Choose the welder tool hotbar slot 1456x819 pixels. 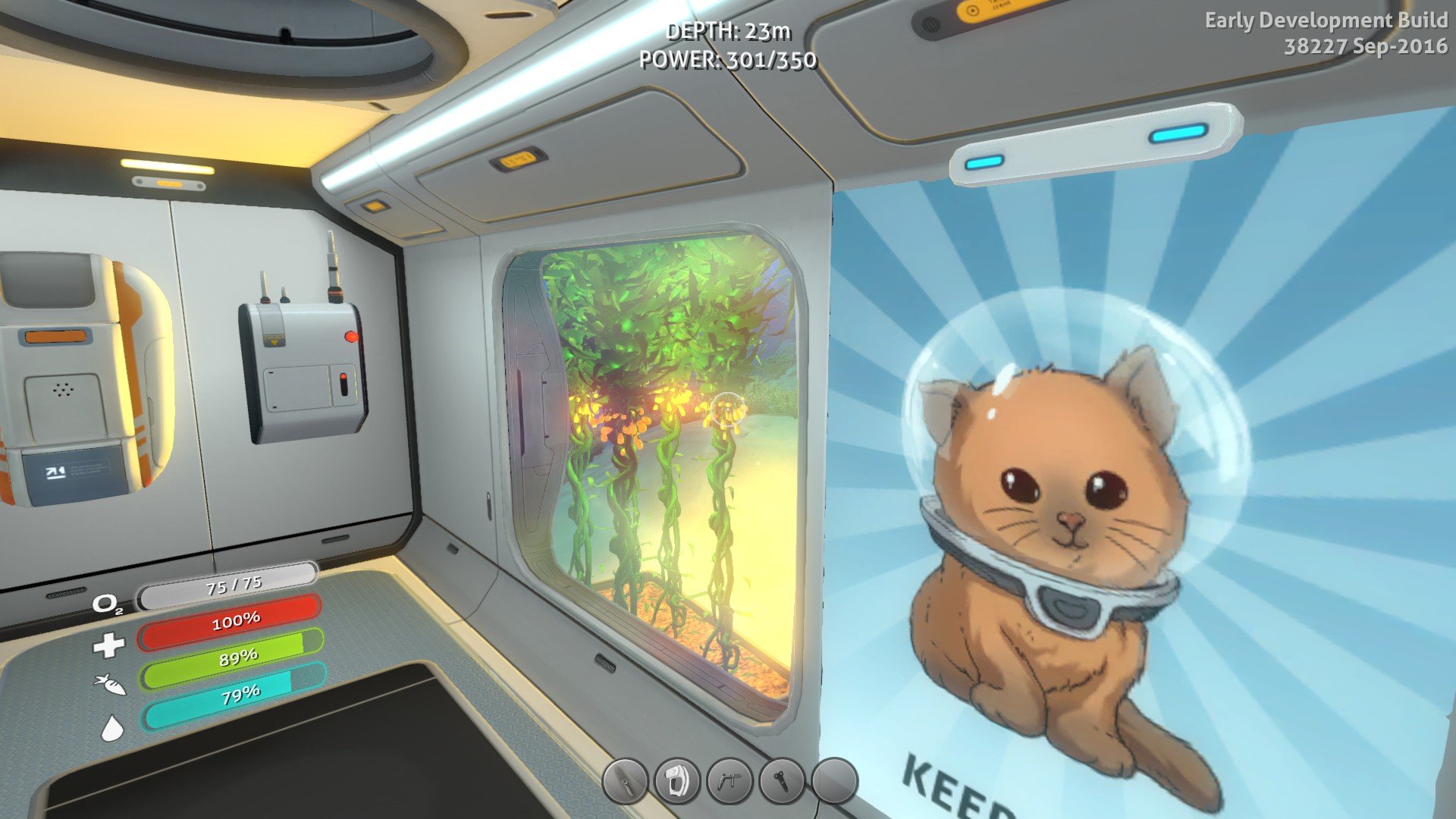[730, 780]
